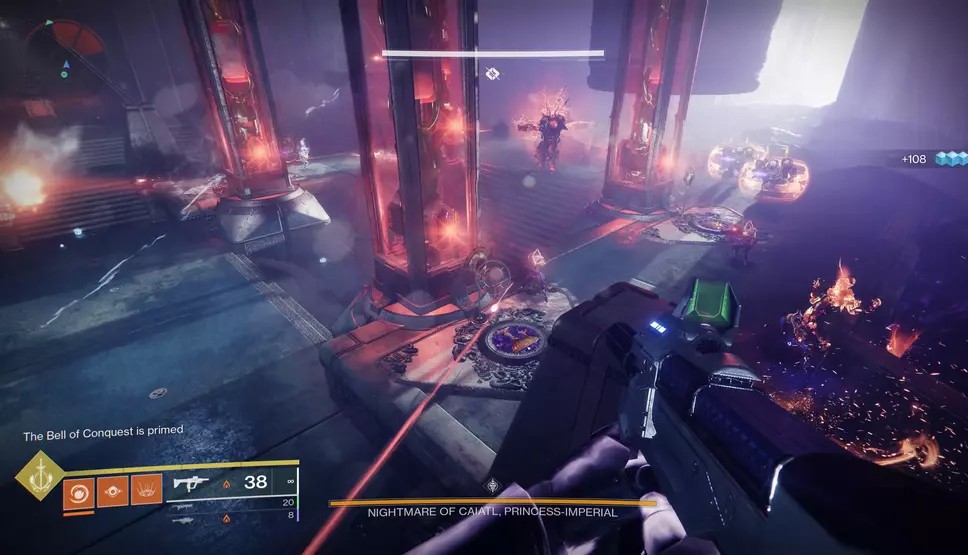Activate the grenade ability icon
968x555 pixels.
(x=79, y=490)
